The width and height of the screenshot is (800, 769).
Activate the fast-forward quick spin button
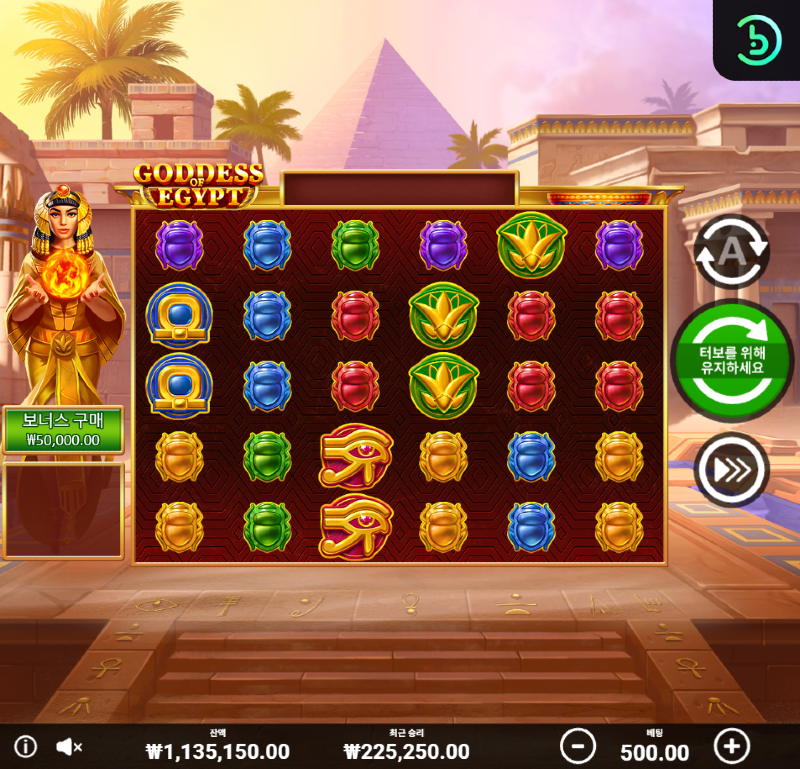coord(731,468)
